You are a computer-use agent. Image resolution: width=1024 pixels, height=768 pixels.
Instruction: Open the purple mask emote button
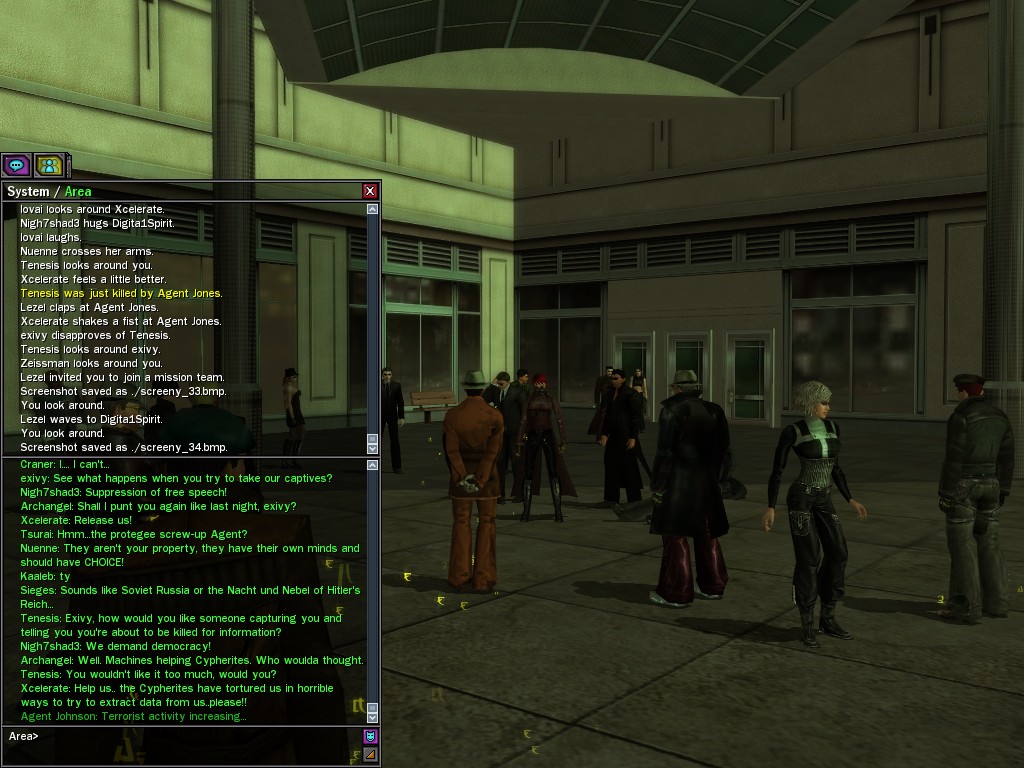click(370, 737)
